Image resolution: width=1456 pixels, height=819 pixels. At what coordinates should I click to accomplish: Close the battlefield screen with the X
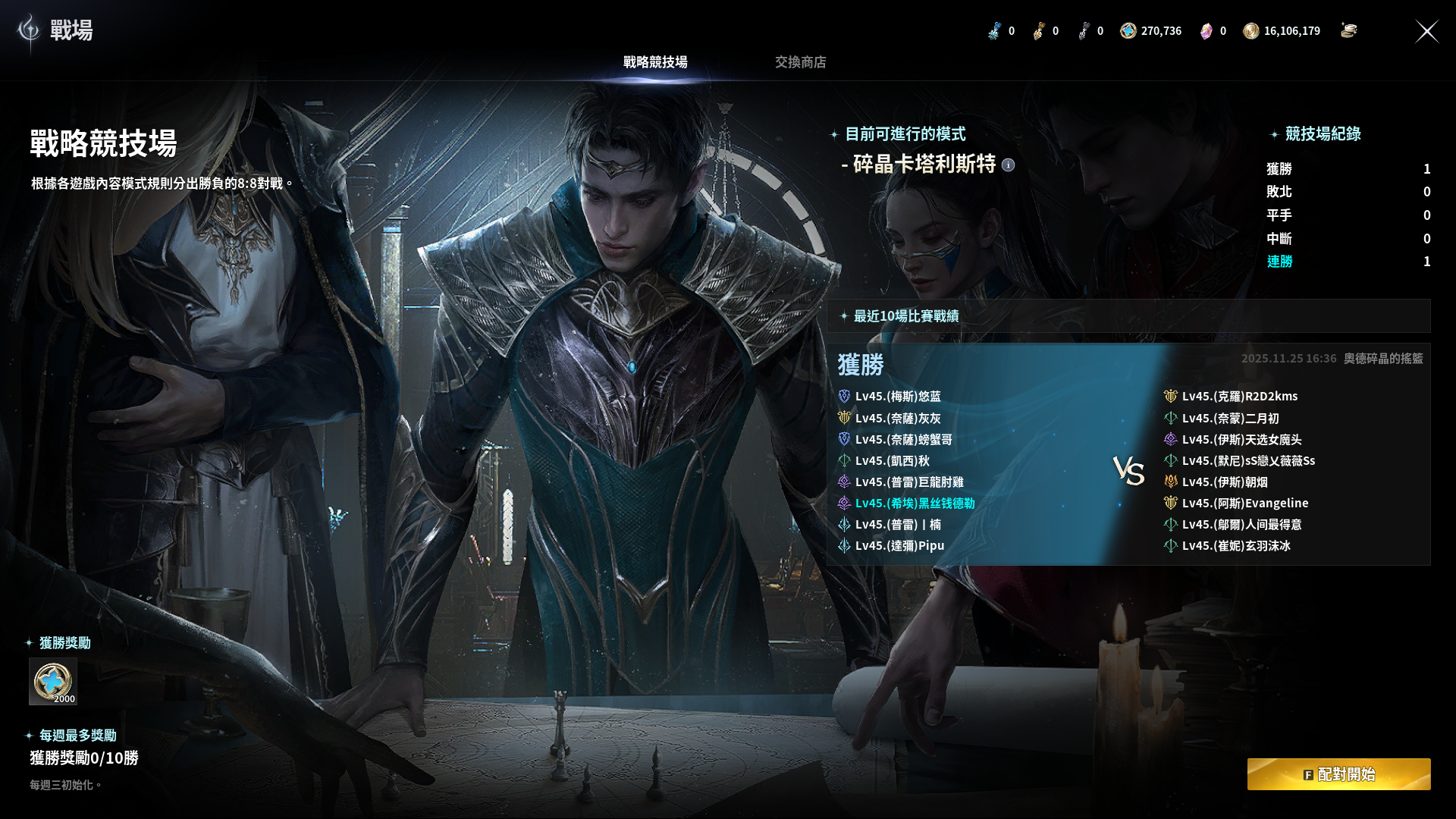1426,31
